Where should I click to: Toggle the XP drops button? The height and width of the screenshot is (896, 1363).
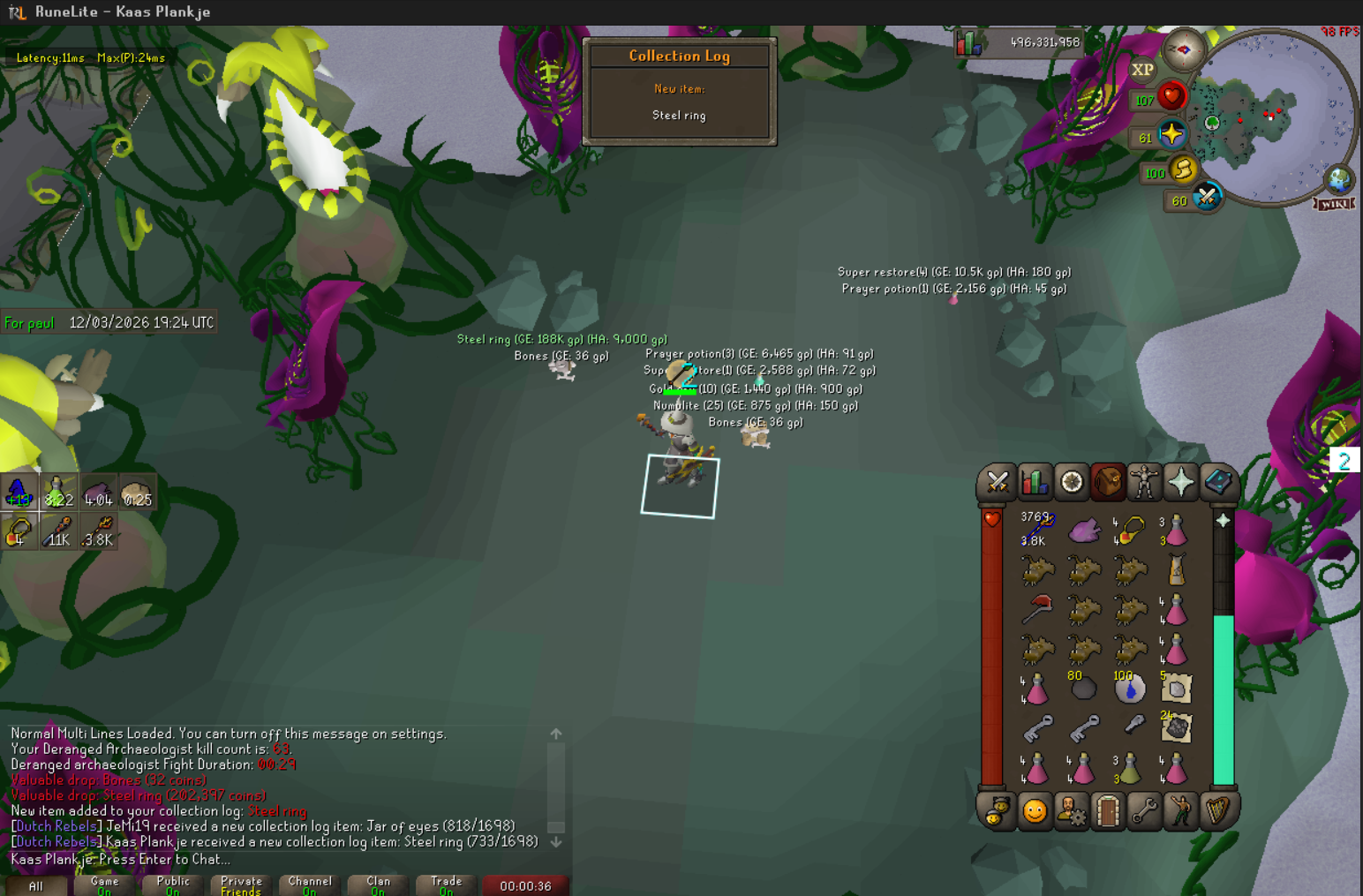pos(1142,70)
